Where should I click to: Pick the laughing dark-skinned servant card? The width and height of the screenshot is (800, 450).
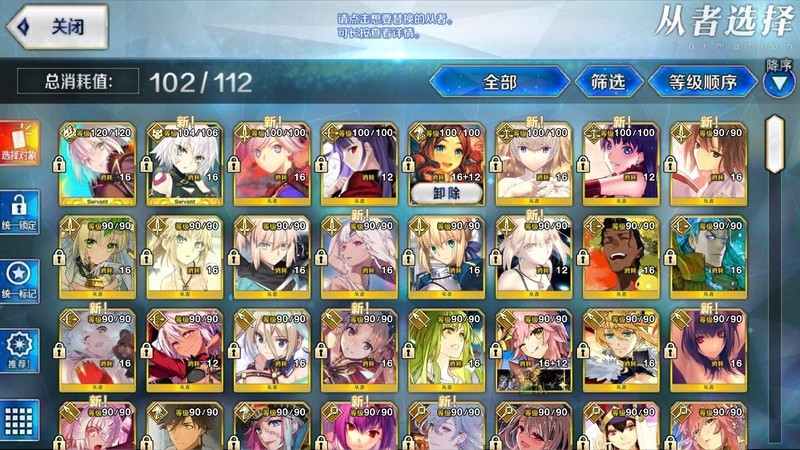point(621,257)
